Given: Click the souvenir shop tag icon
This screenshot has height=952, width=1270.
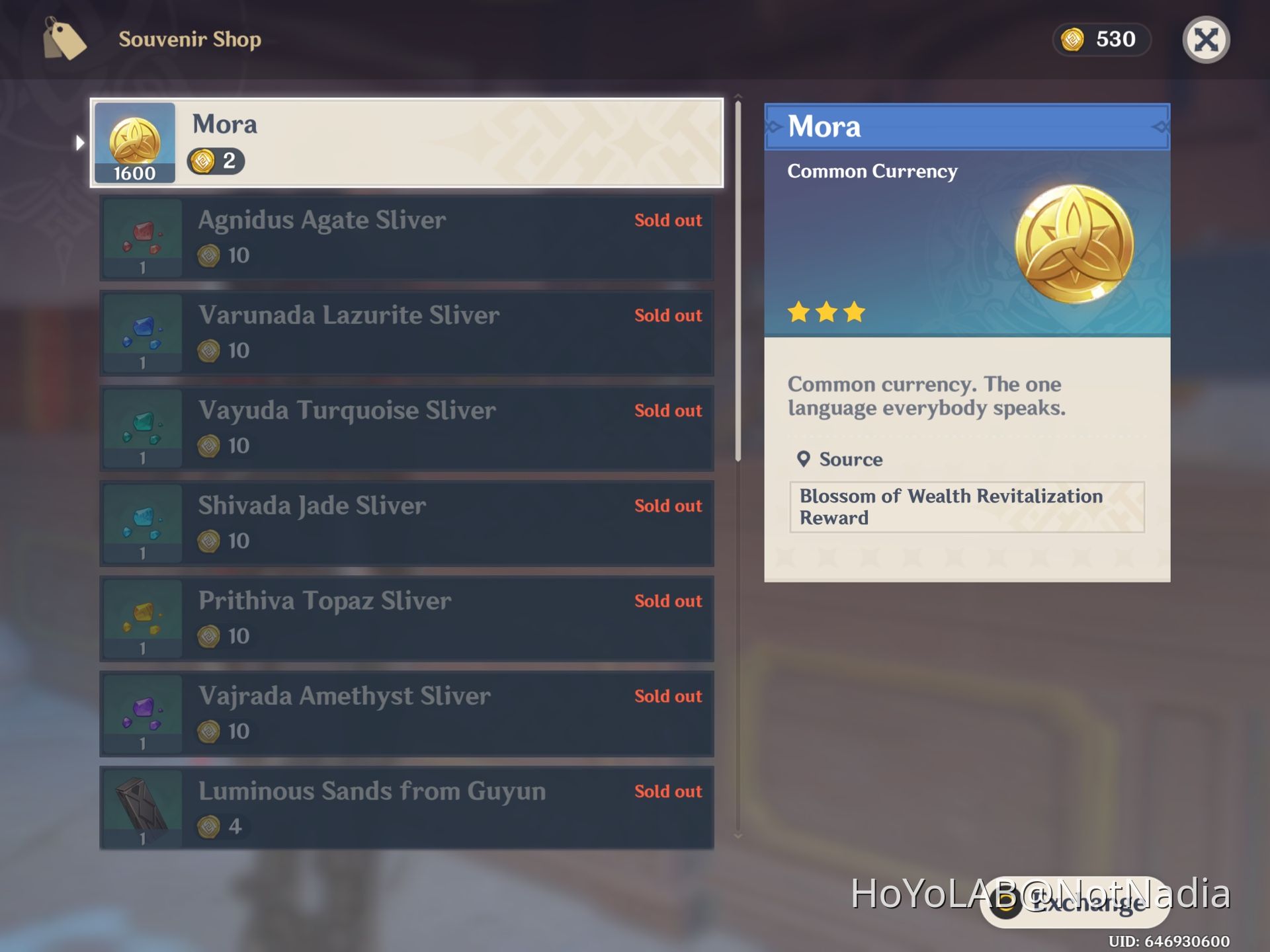Looking at the screenshot, I should [64, 41].
